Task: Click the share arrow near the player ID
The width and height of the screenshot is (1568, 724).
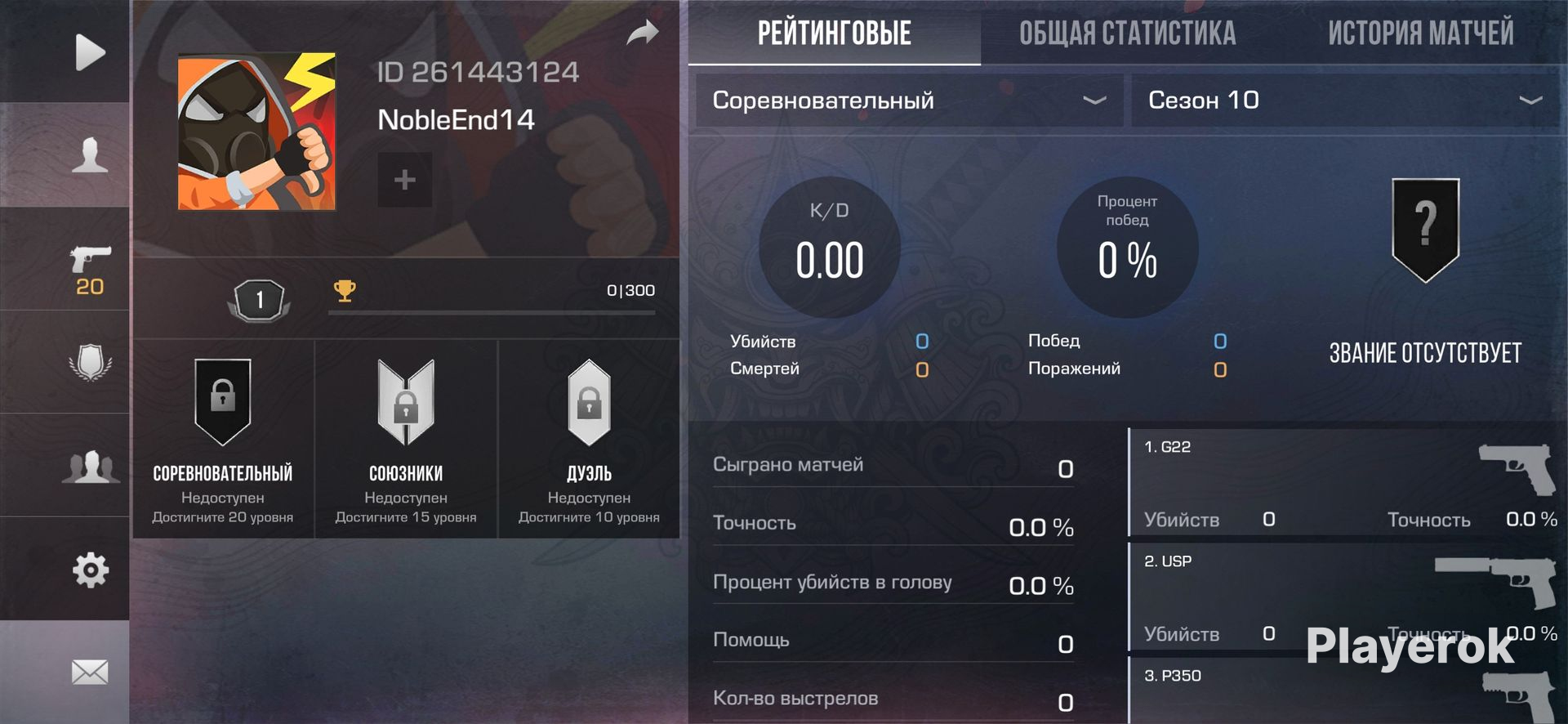Action: pos(644,33)
